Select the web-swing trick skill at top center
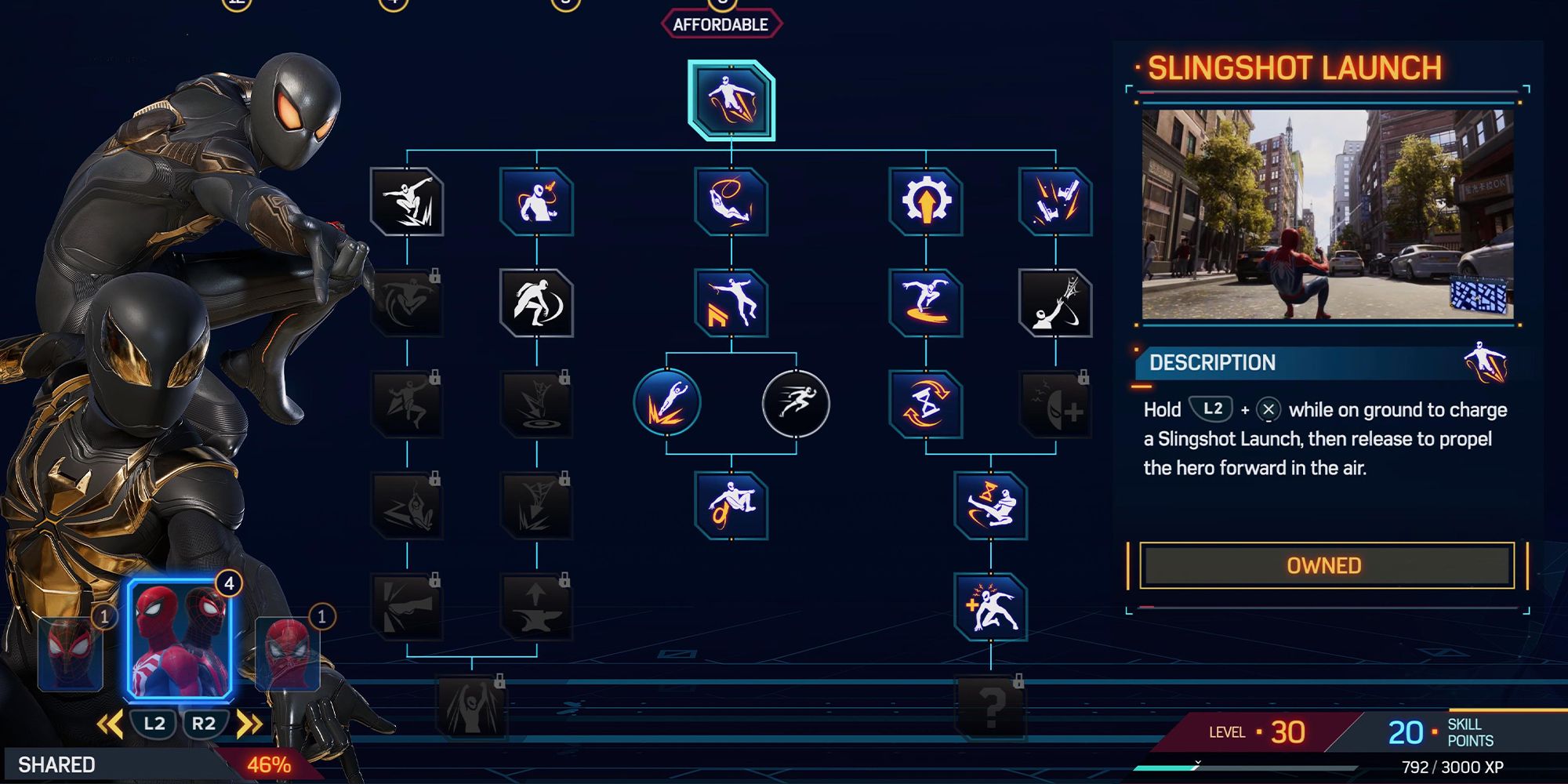Viewport: 1568px width, 784px height. point(733,202)
